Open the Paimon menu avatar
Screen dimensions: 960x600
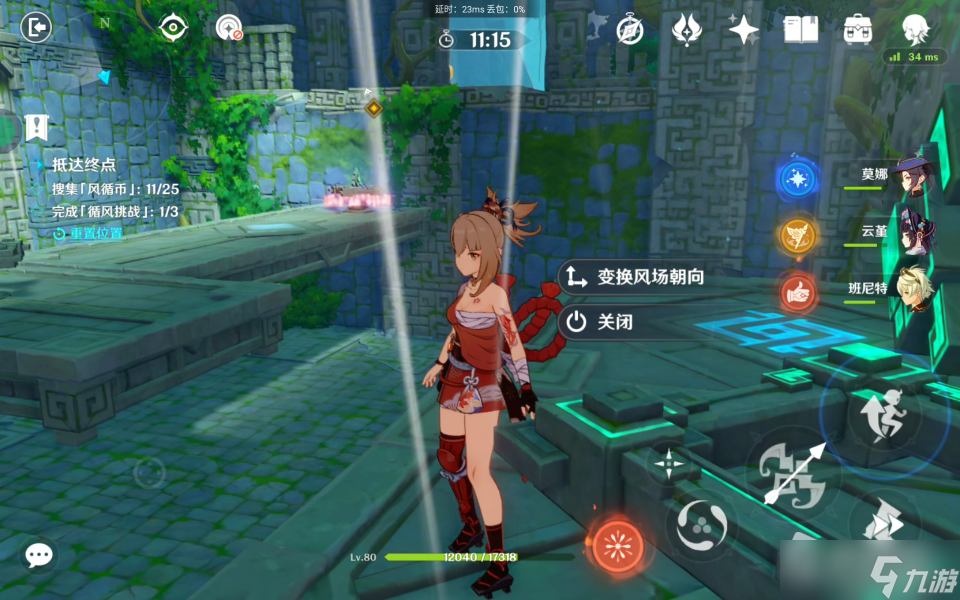coord(914,28)
